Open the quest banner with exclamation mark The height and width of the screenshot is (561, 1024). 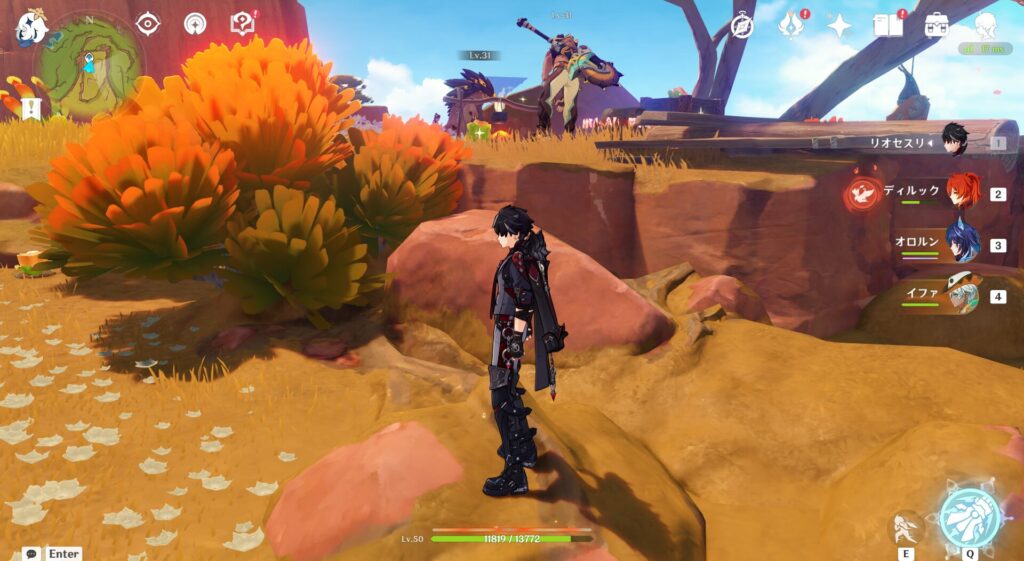click(x=32, y=107)
